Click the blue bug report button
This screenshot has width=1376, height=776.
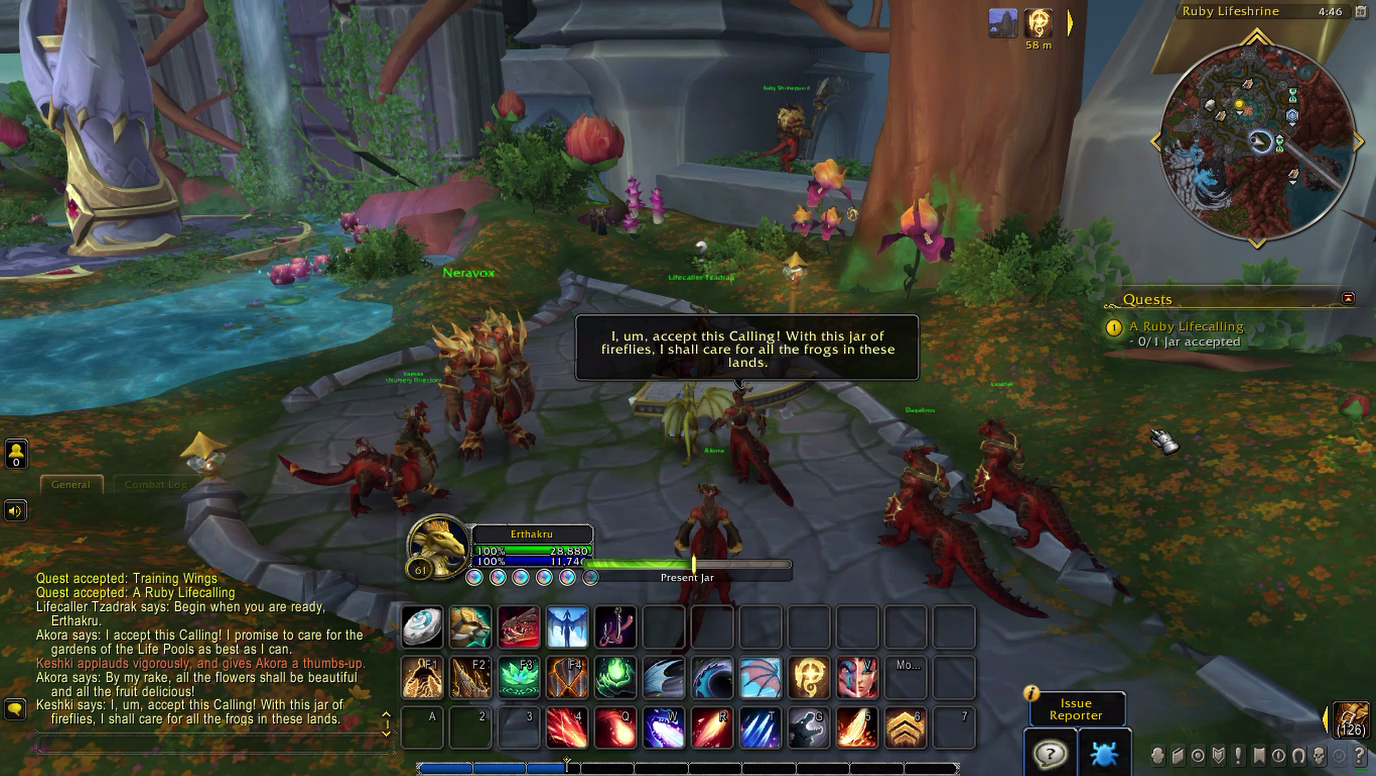[1103, 753]
